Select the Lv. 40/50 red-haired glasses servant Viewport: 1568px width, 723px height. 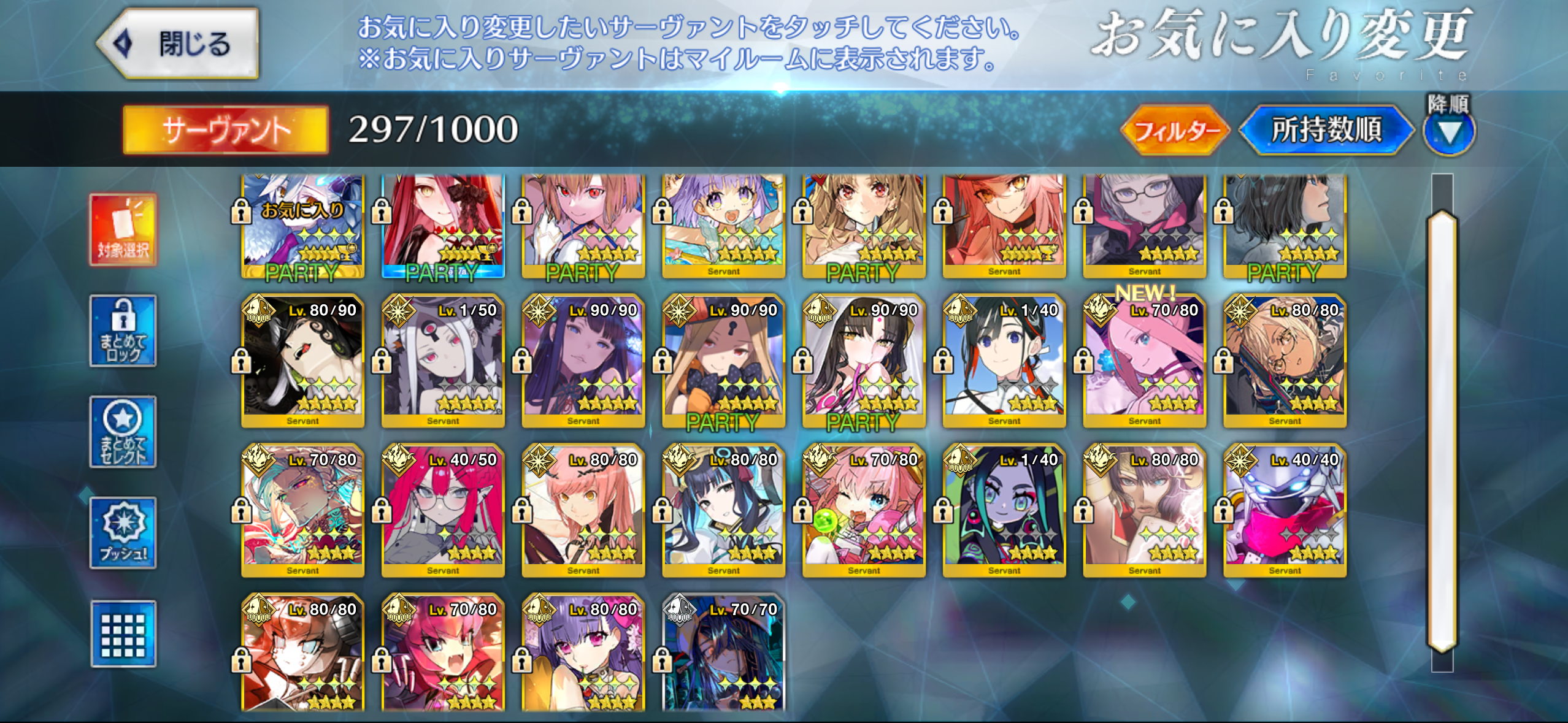click(443, 511)
